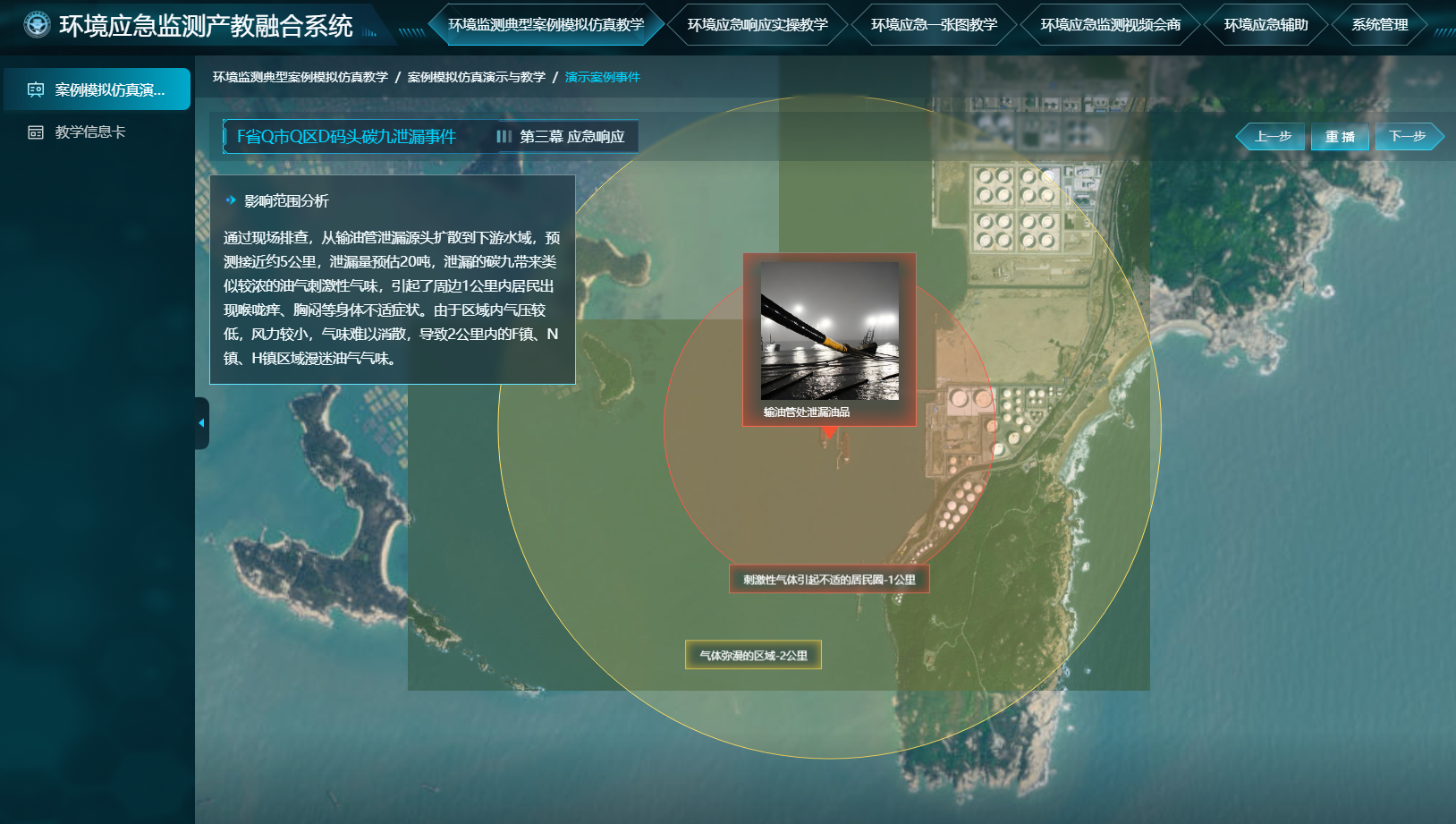
Task: Open the 环境应急监测视频会商 tab
Action: 1110,25
